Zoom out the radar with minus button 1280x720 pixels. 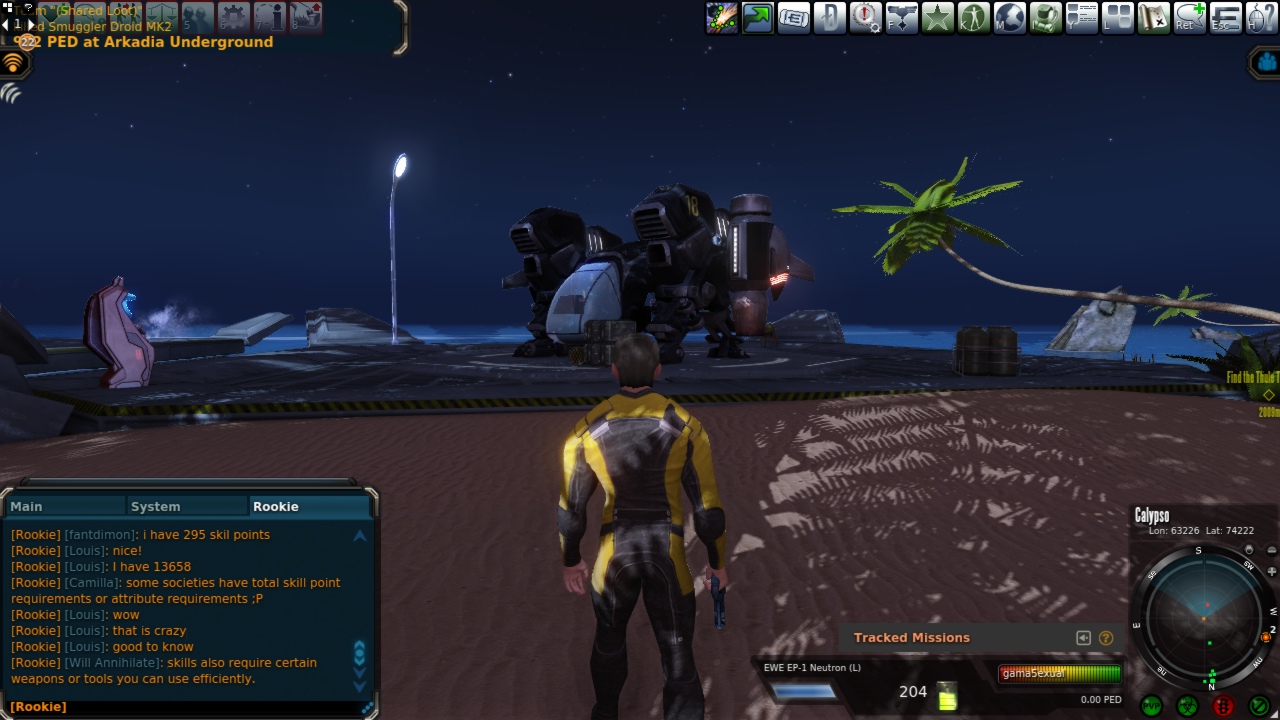(1272, 550)
